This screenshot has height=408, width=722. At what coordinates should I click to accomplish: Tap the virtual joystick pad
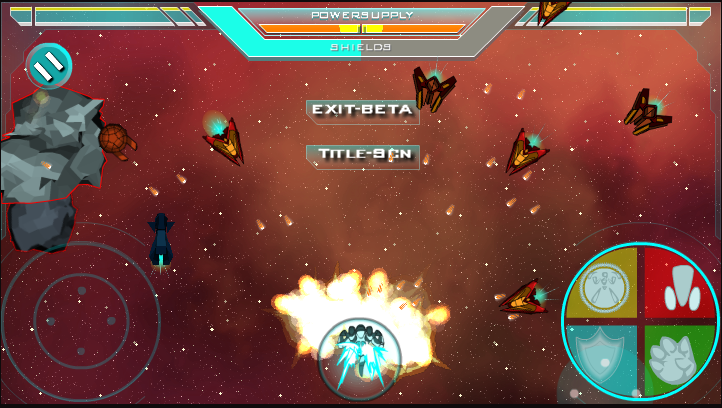80,320
